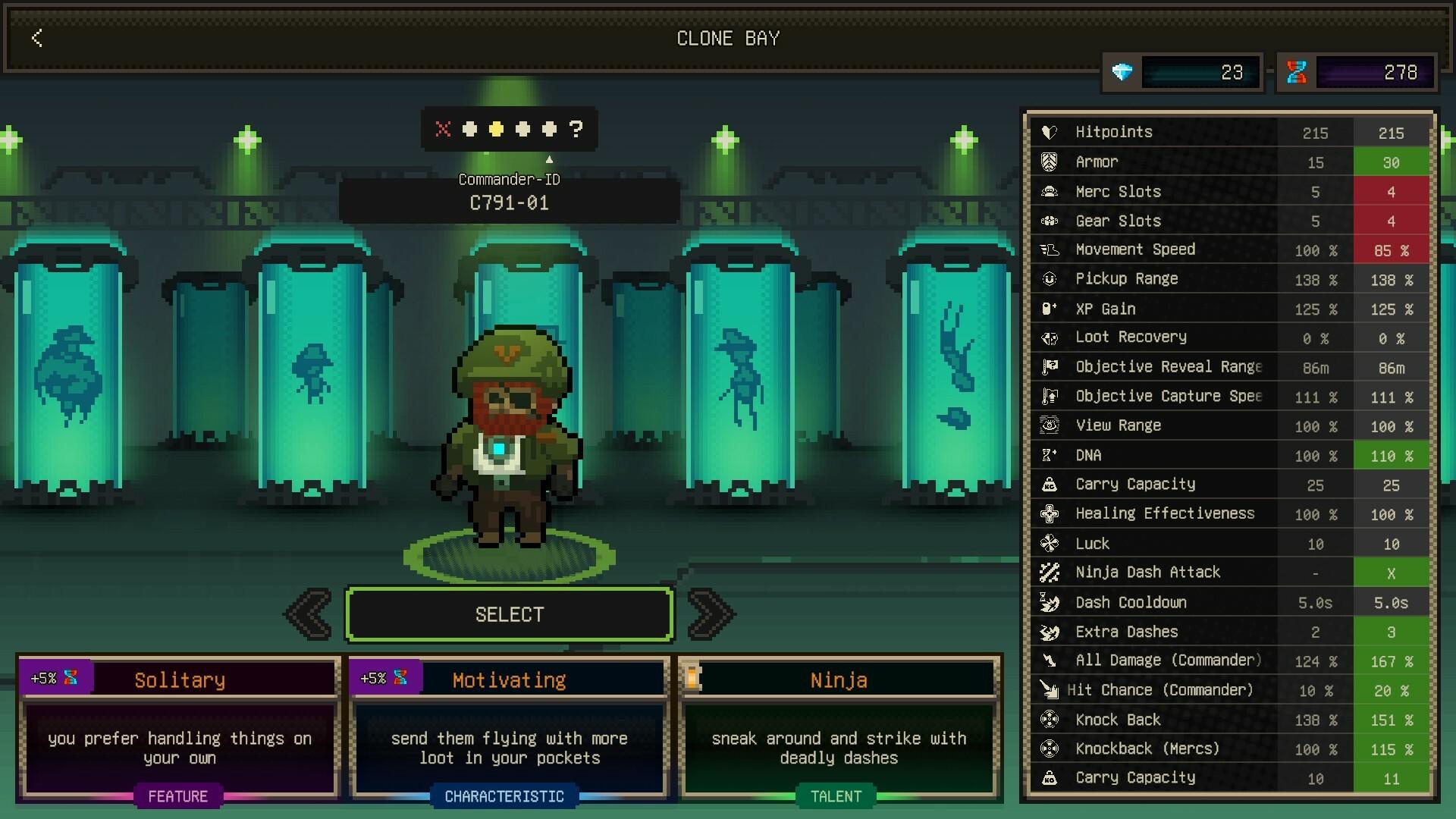
Task: Click the red X clone indicator
Action: (442, 129)
